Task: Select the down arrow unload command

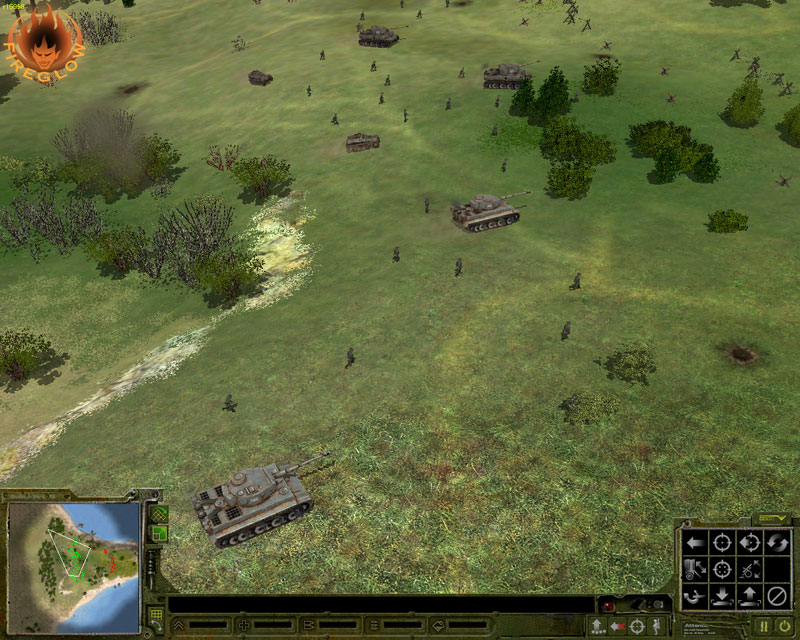Action: click(721, 598)
